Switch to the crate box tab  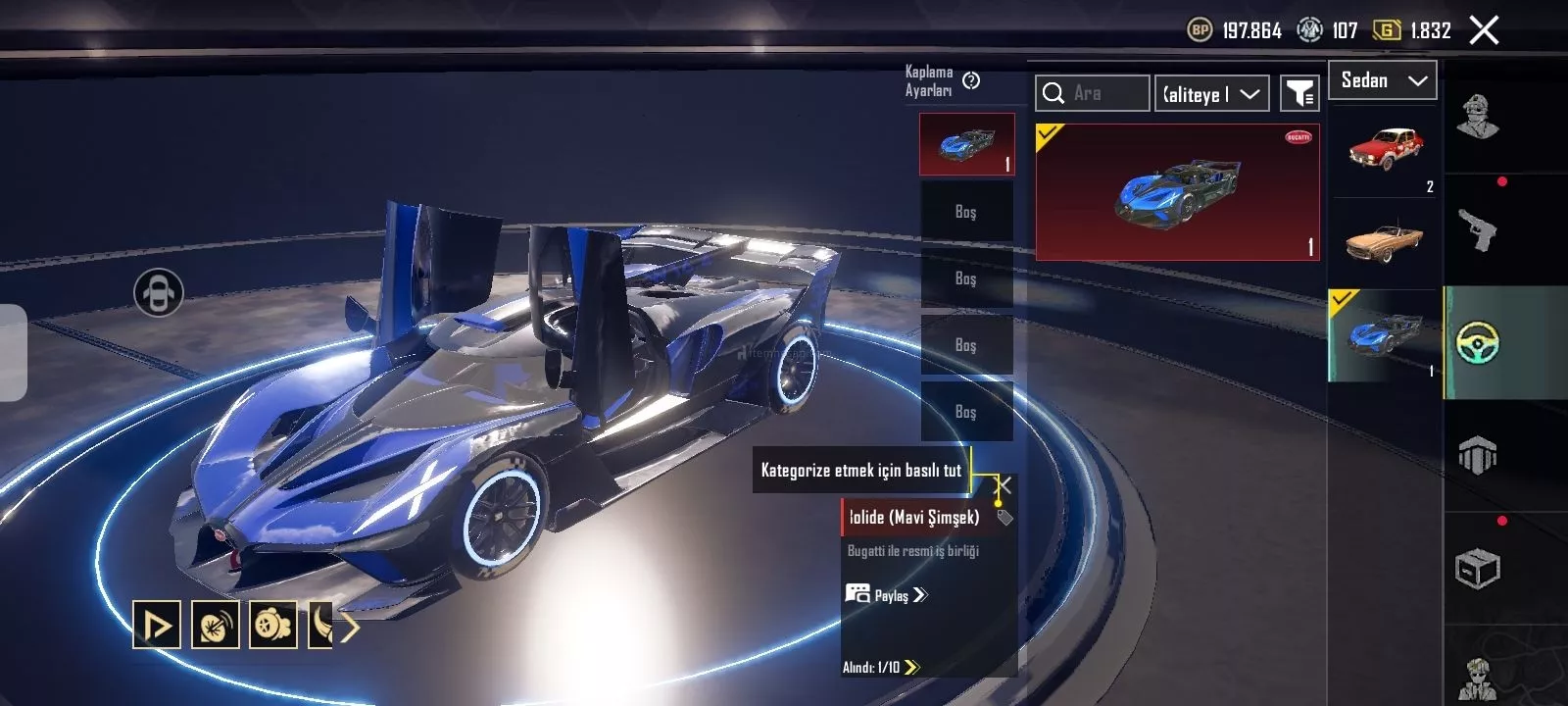click(x=1478, y=569)
